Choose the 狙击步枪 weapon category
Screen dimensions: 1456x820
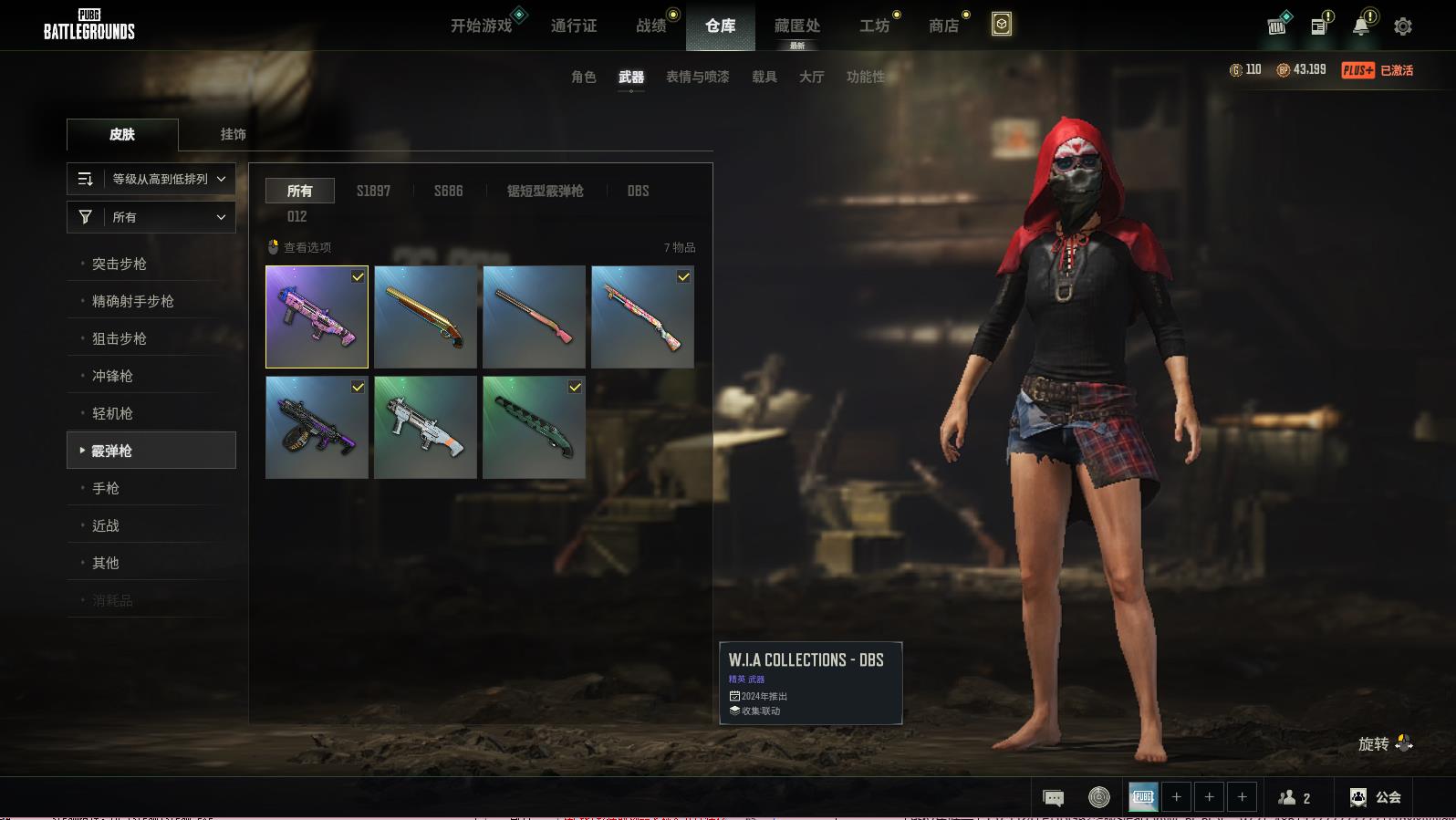coord(120,338)
